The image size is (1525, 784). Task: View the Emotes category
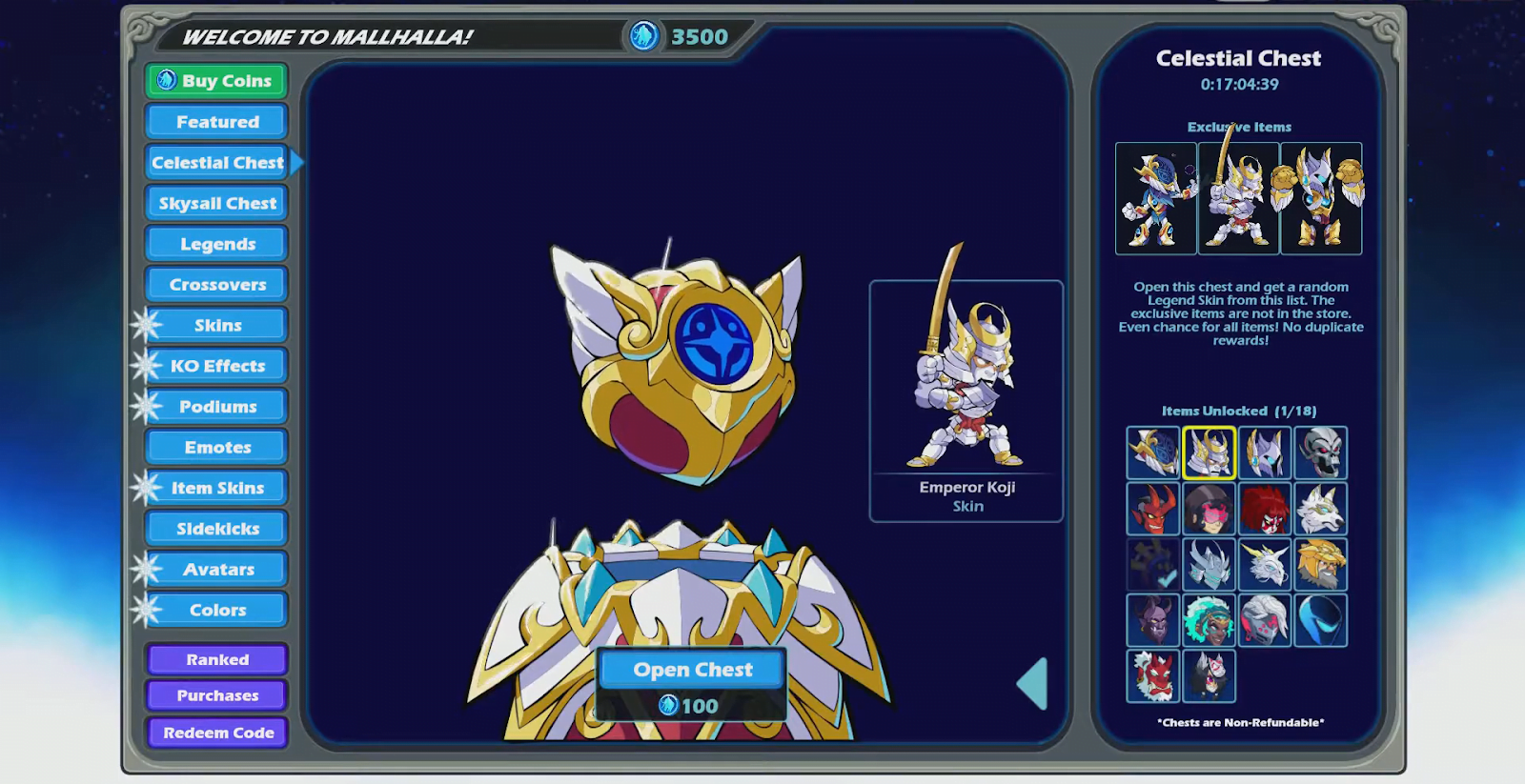point(217,448)
